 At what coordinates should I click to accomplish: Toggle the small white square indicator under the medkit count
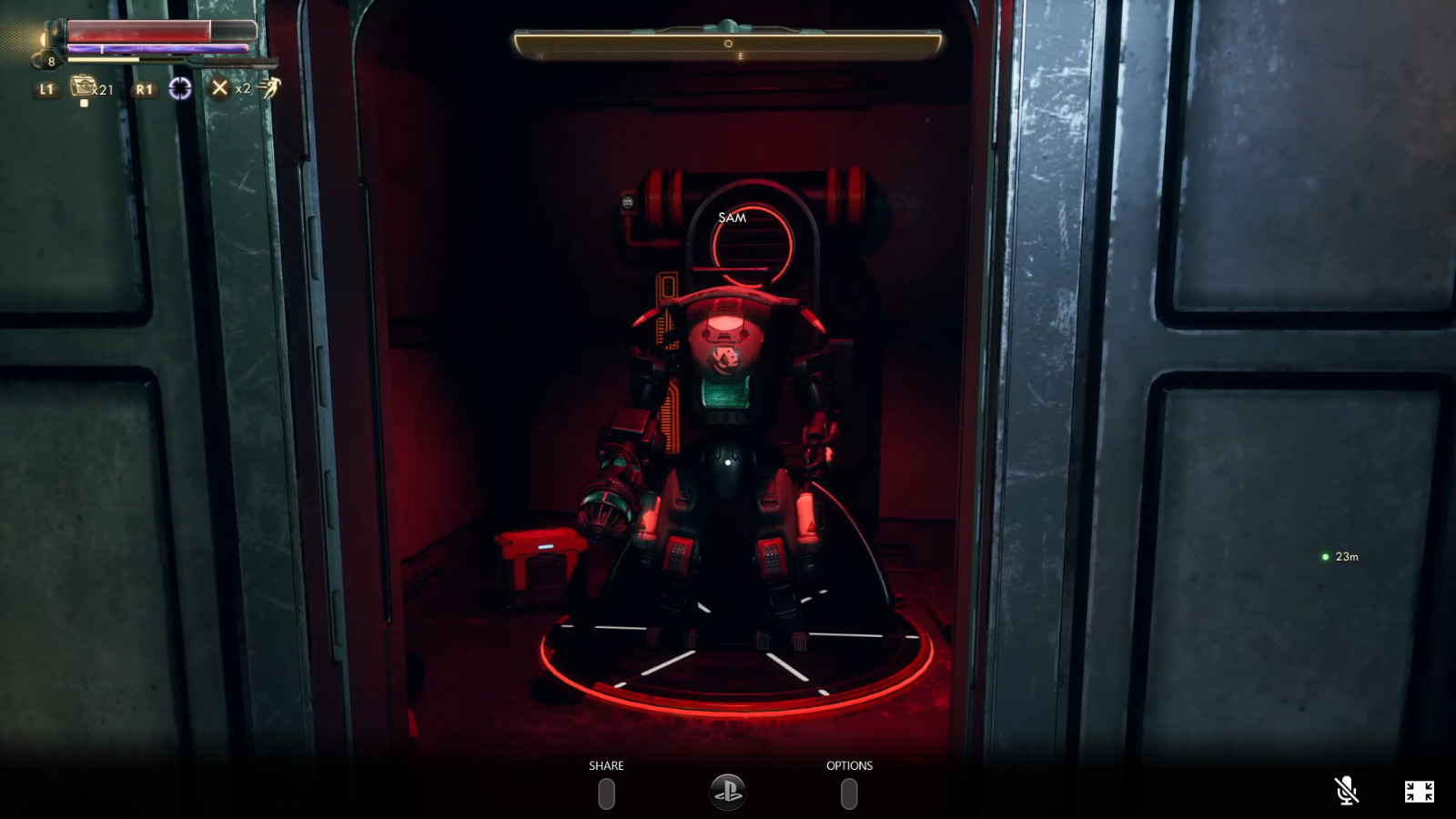(x=84, y=103)
